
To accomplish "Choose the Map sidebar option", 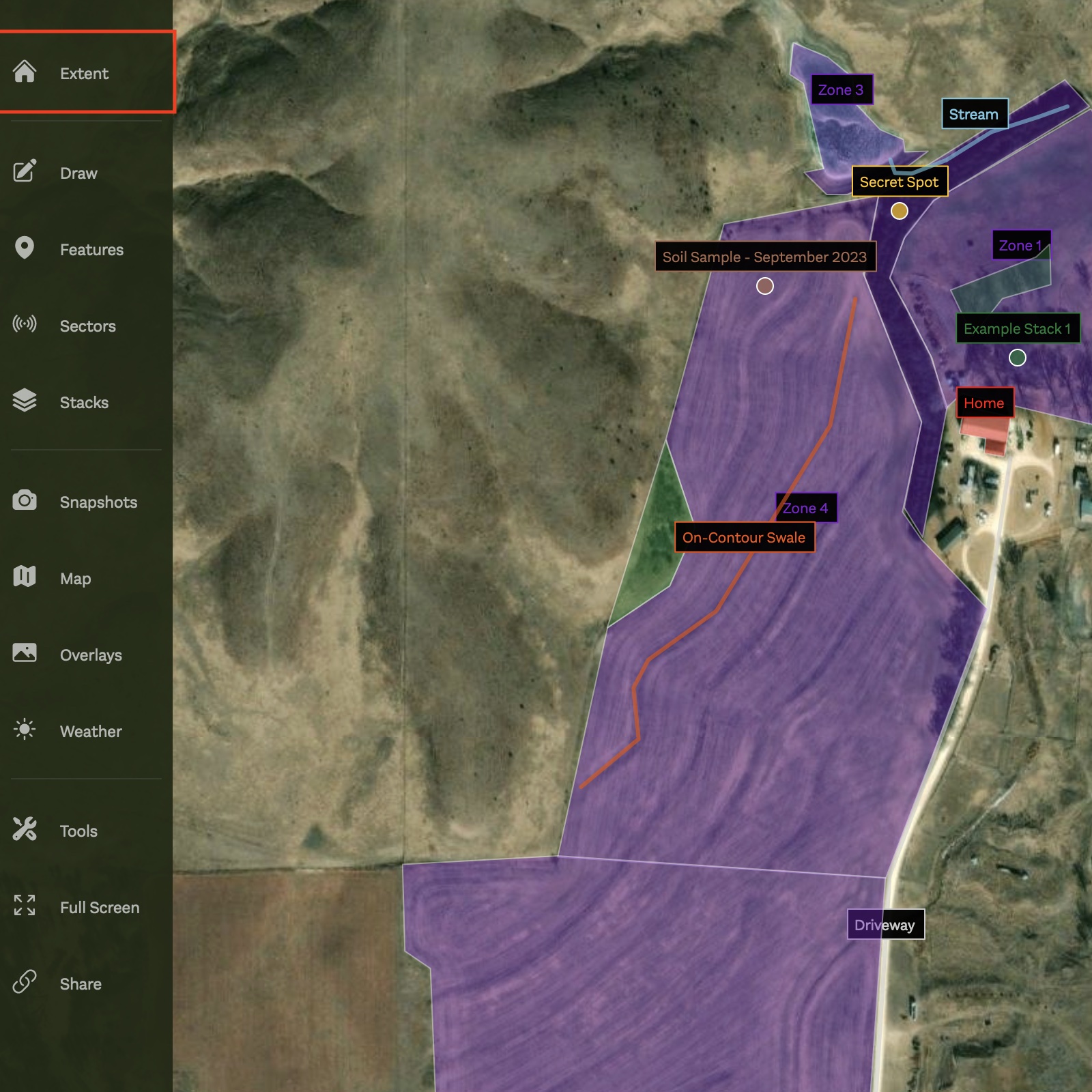I will tap(75, 579).
